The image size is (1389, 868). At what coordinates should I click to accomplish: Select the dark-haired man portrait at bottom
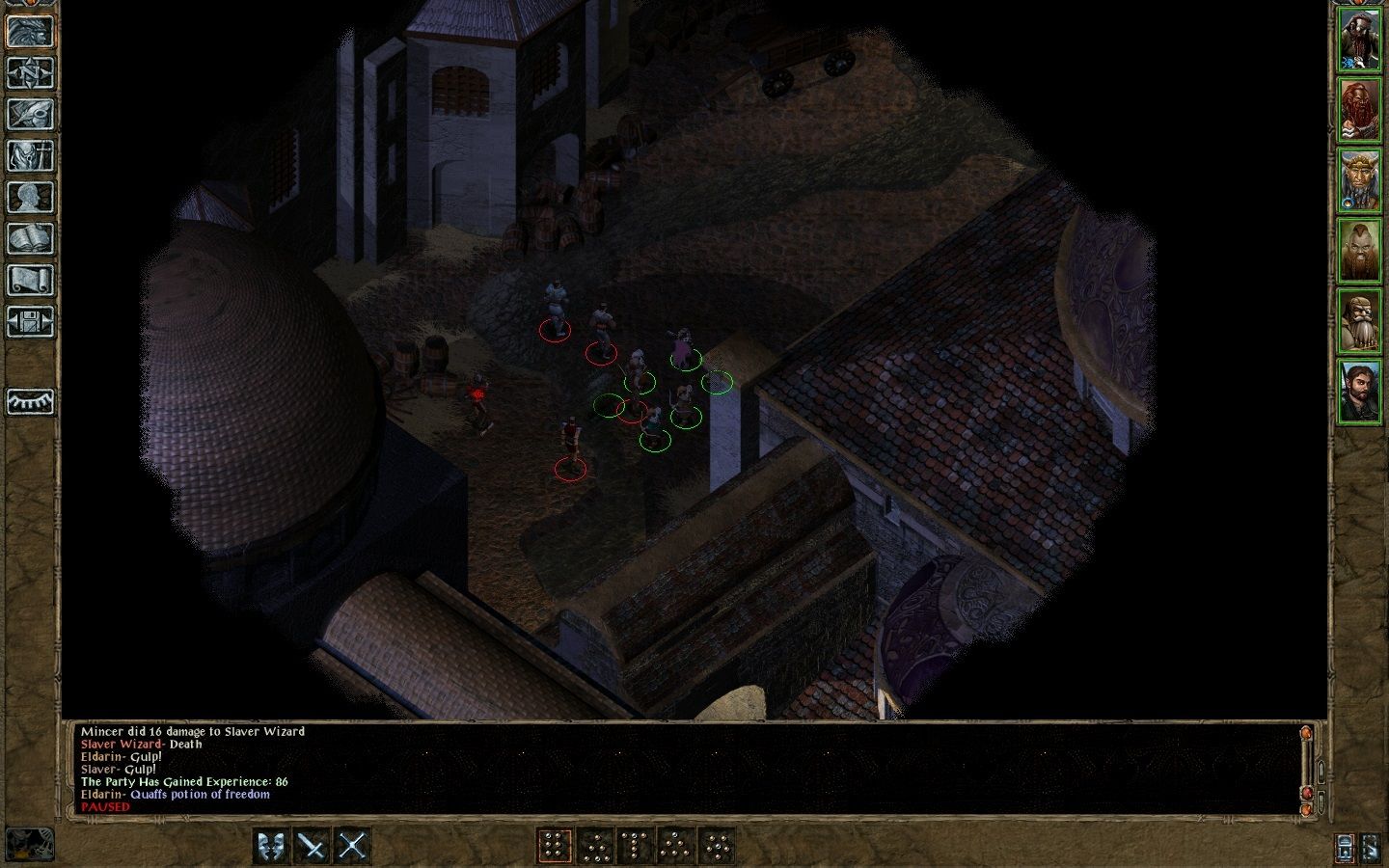pyautogui.click(x=1359, y=391)
